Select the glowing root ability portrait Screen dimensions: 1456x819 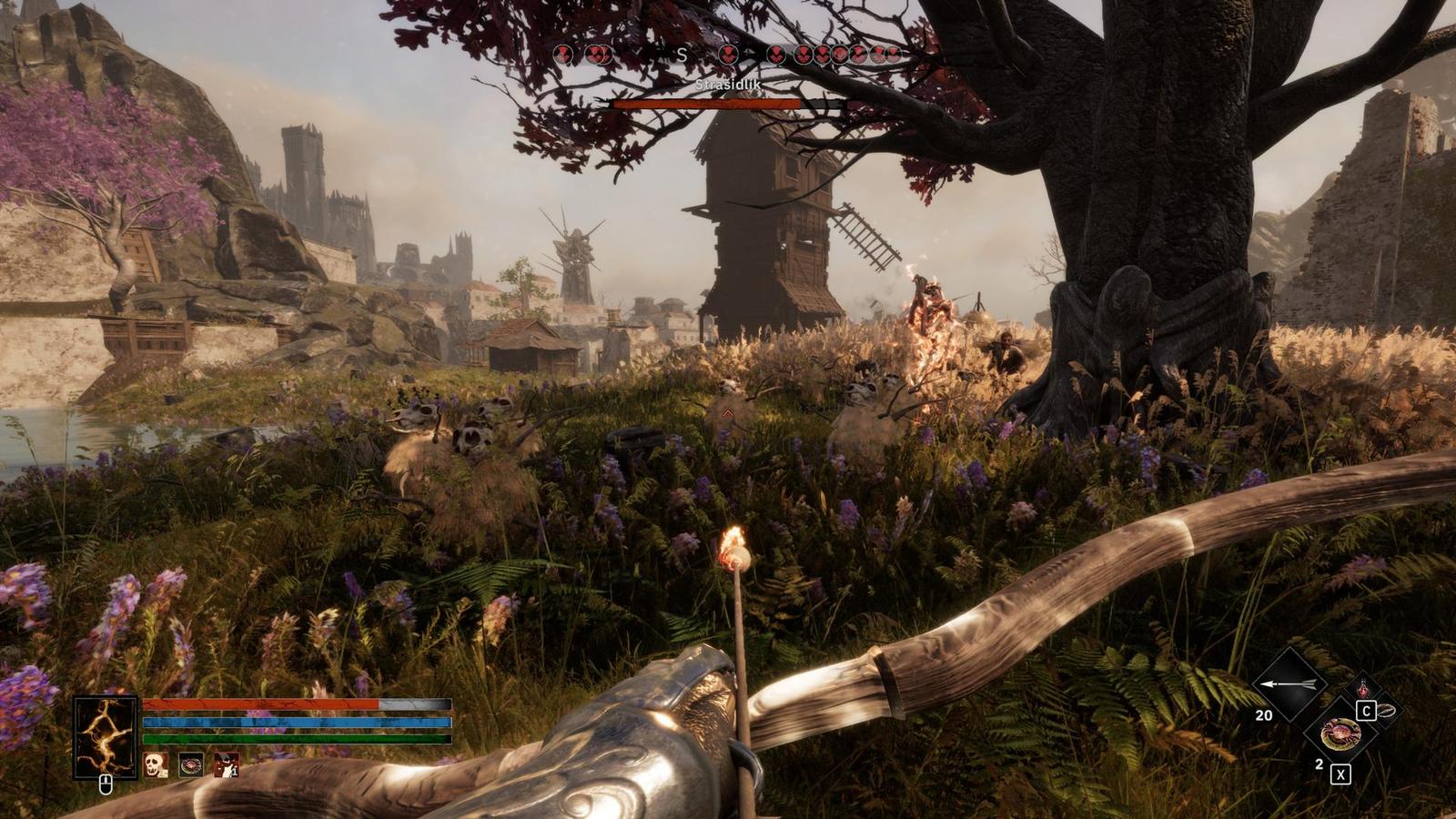pyautogui.click(x=106, y=736)
